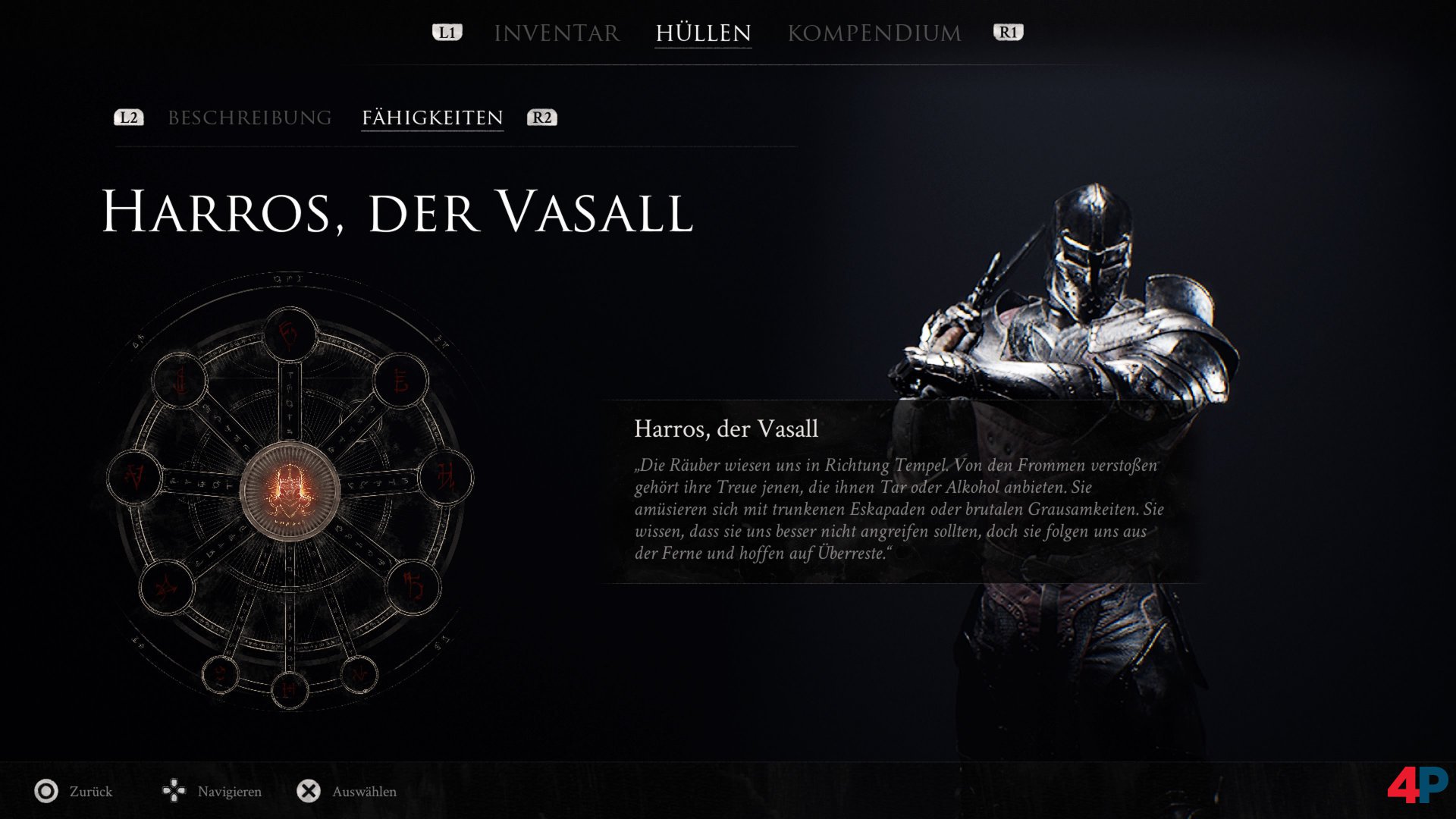Screen dimensions: 1456x819
Task: Click the X-button Auswählen icon
Action: (x=308, y=791)
